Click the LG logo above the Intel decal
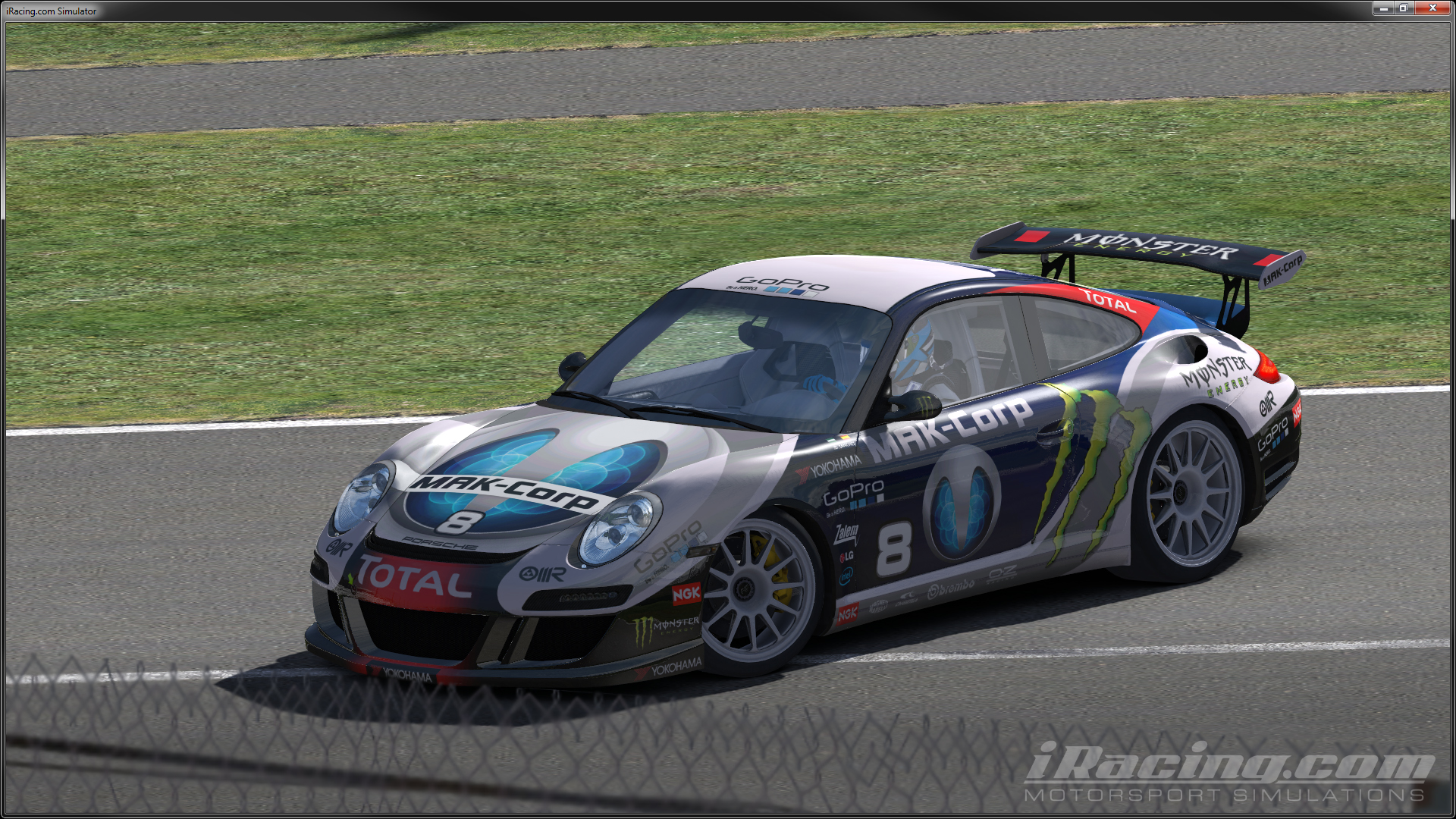 click(x=848, y=556)
